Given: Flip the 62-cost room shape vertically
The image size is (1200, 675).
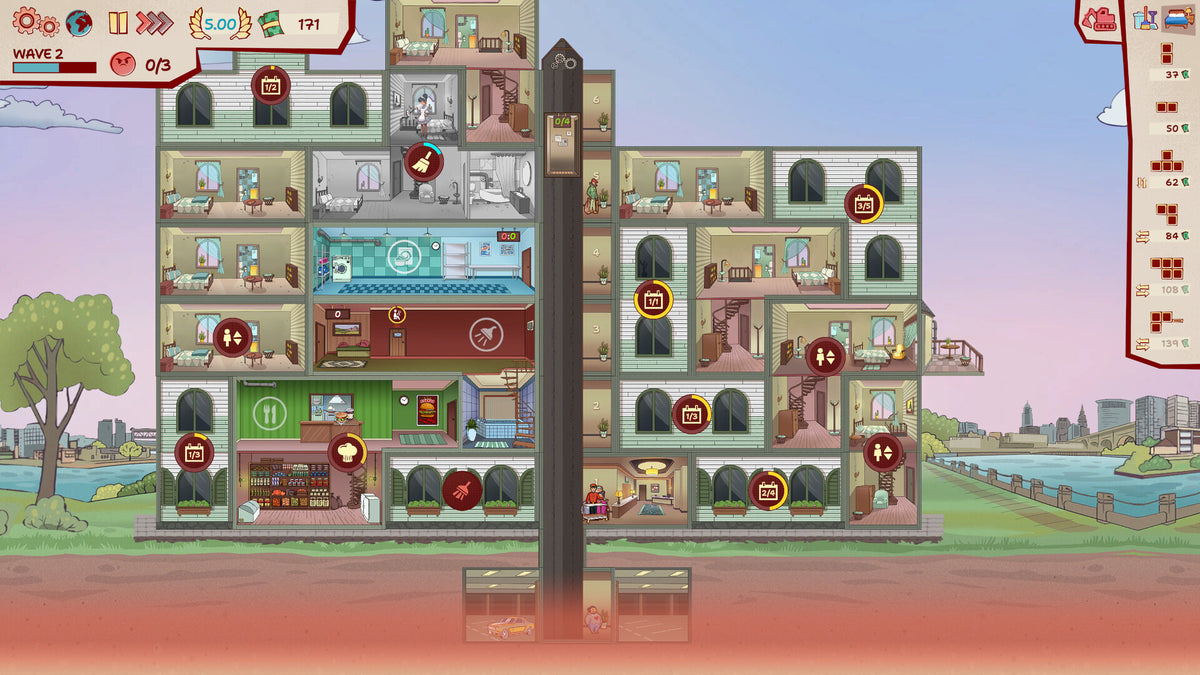Looking at the screenshot, I should click(x=1143, y=183).
